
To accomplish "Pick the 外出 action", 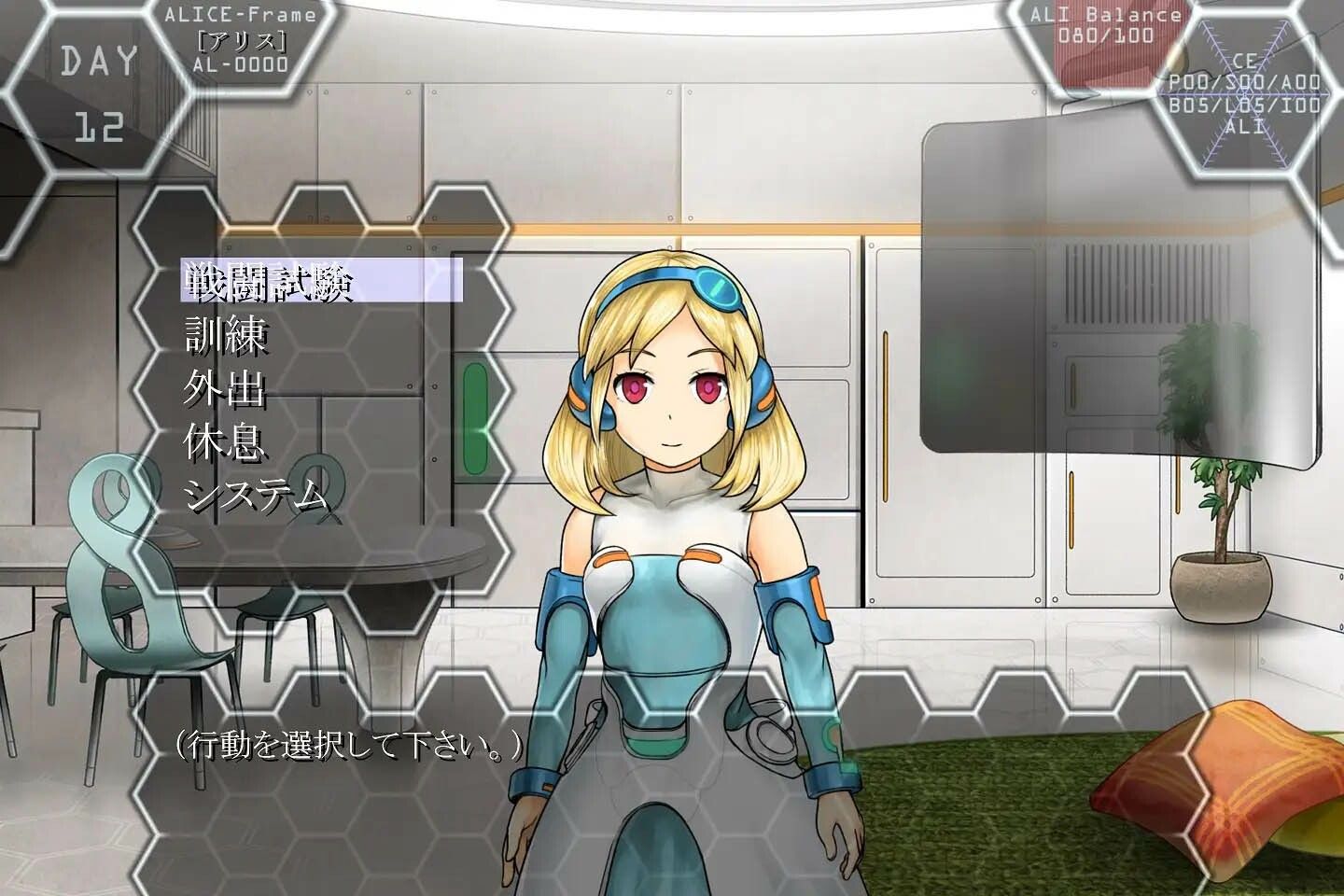I will 225,387.
